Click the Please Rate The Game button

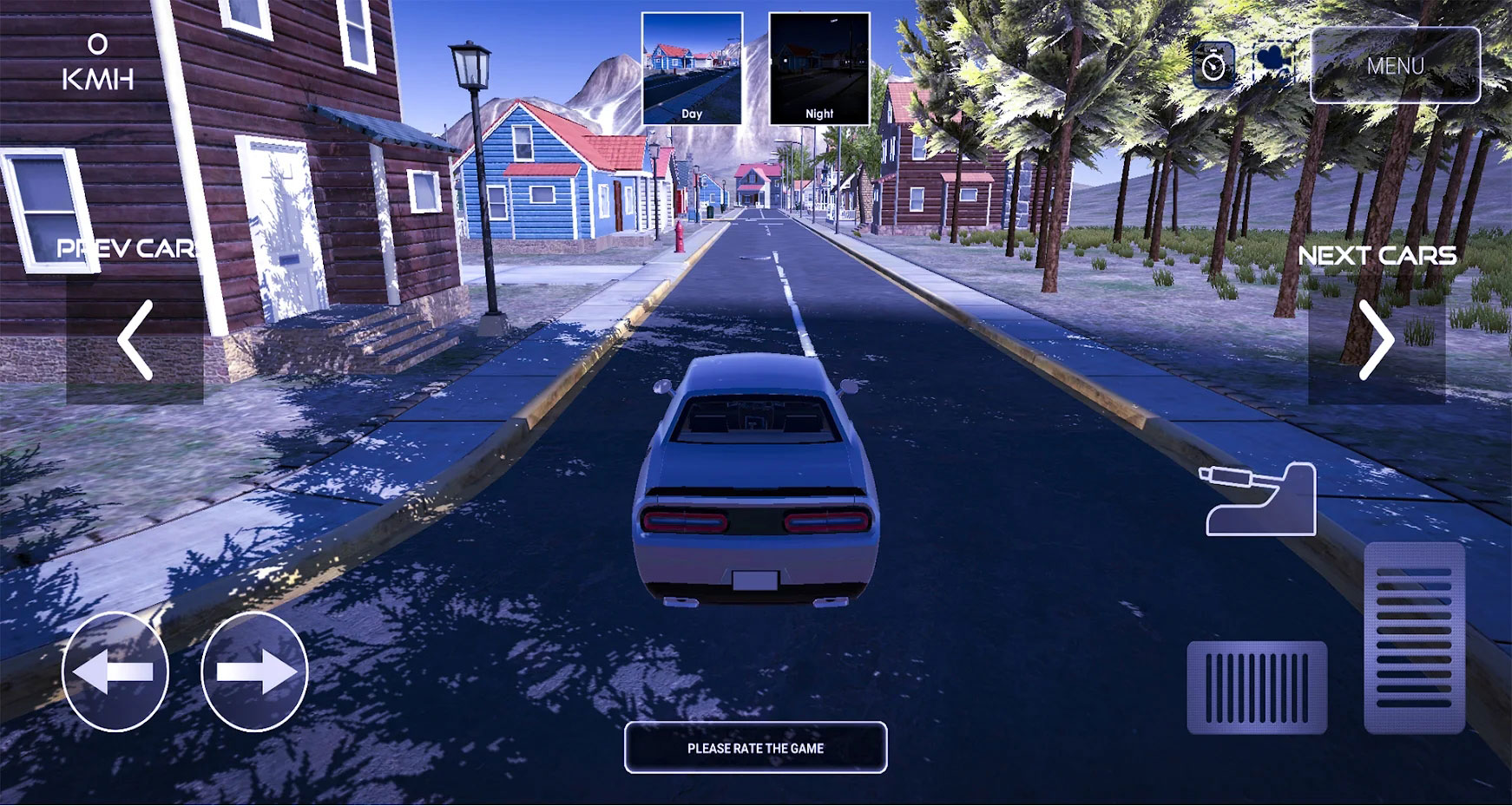(x=755, y=748)
